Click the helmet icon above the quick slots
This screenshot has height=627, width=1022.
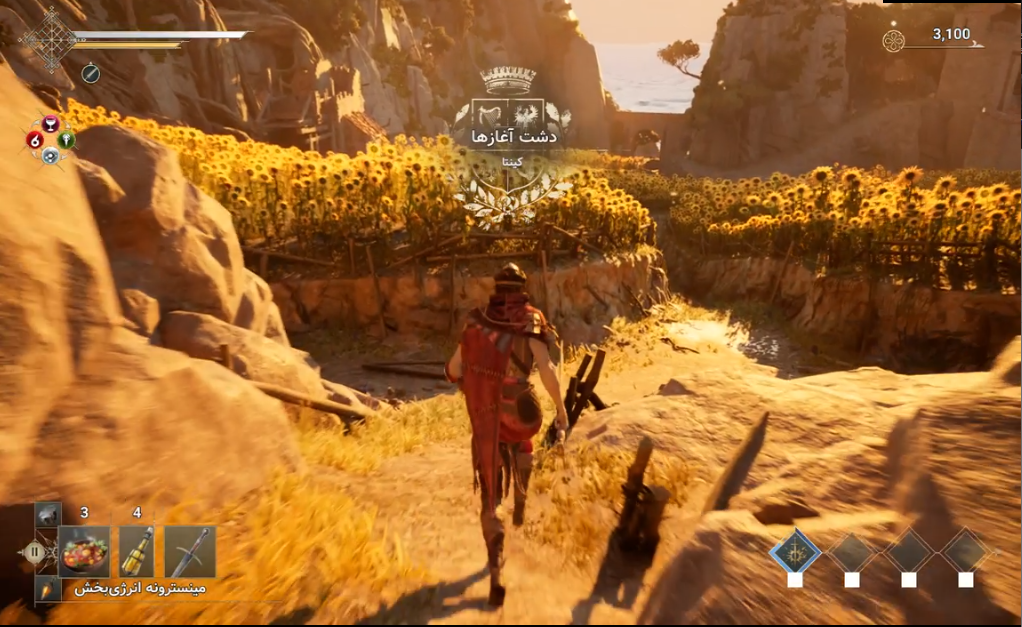point(48,514)
